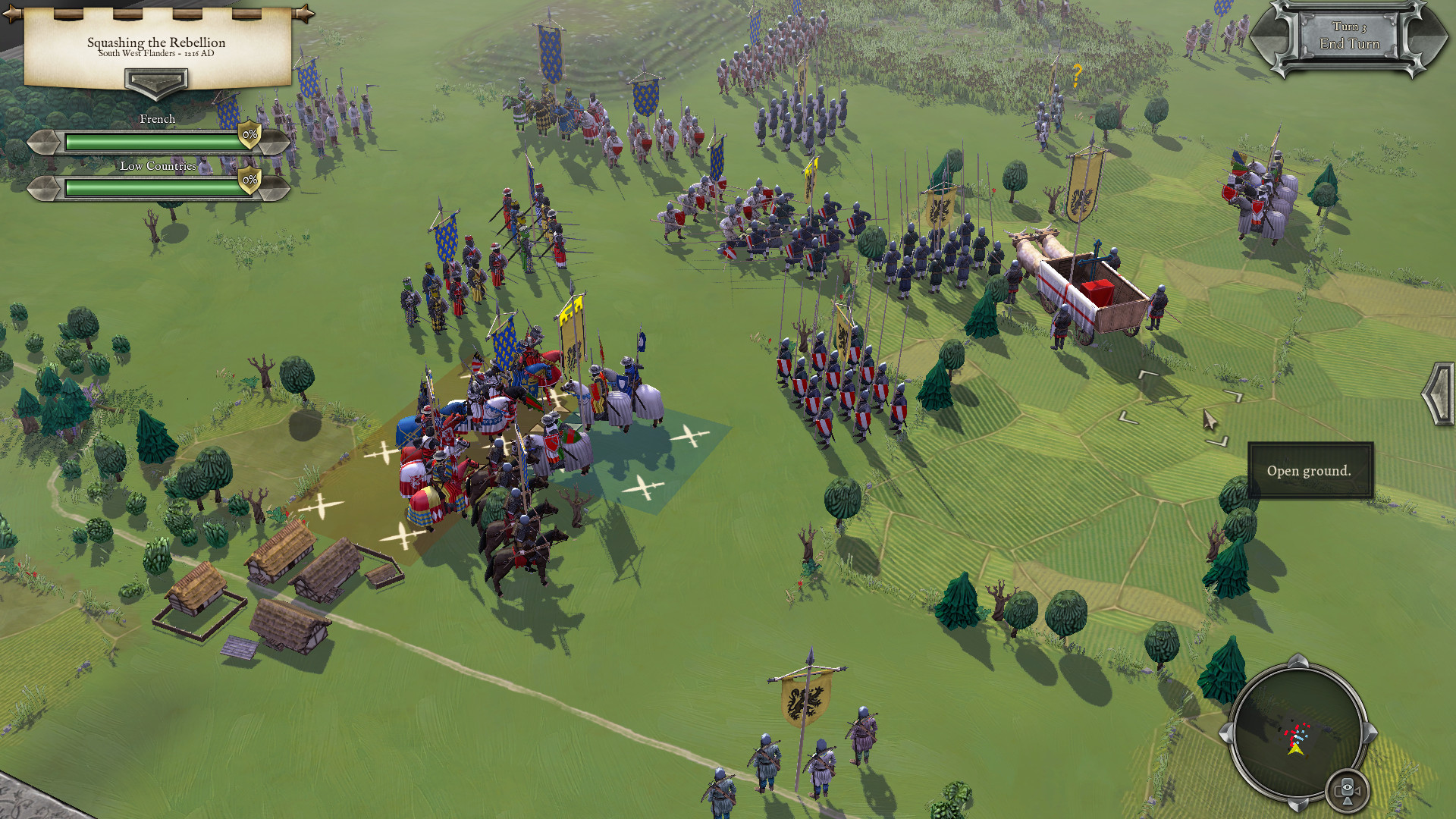
Task: Open the Squashing the Rebellion scenario banner
Action: click(x=157, y=43)
